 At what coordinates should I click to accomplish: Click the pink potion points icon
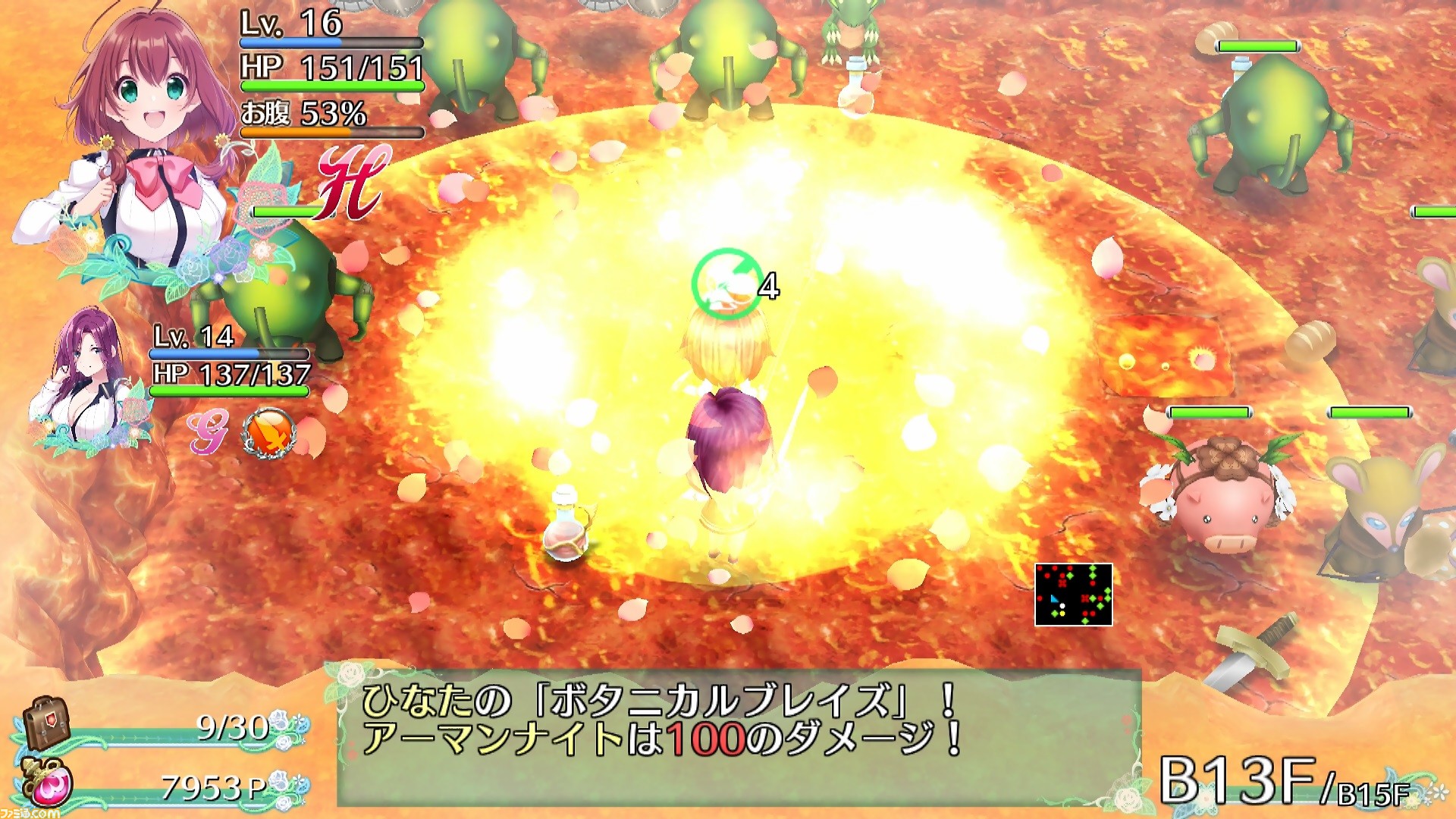click(49, 783)
